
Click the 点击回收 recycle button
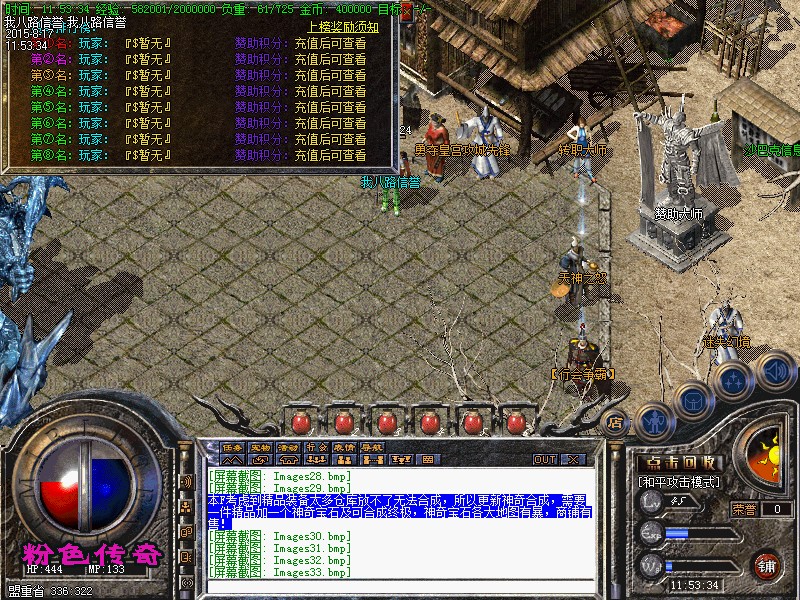(x=679, y=463)
